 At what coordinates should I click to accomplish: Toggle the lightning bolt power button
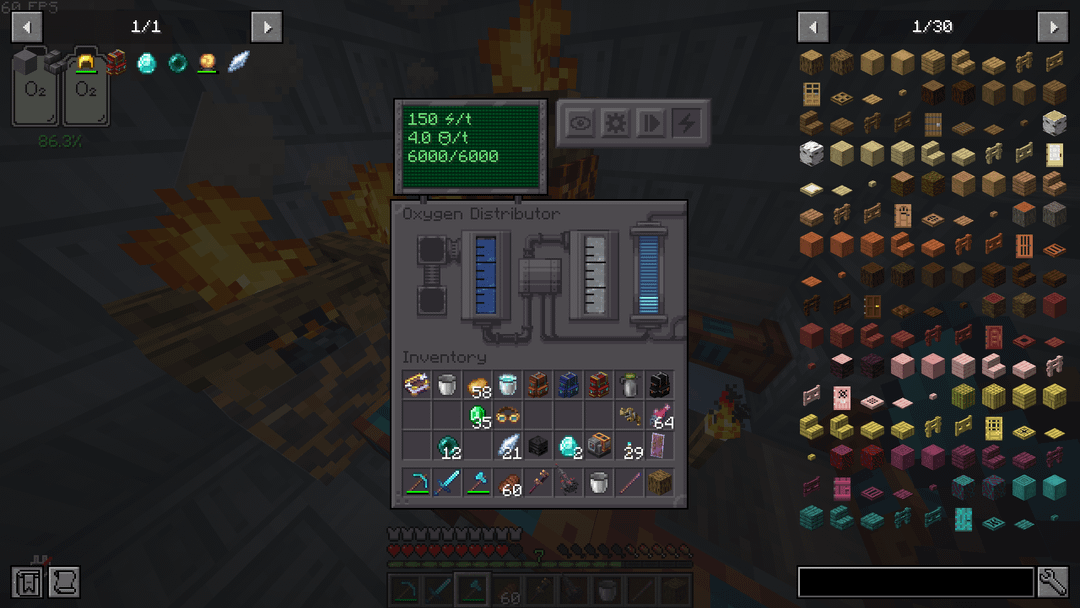click(686, 123)
